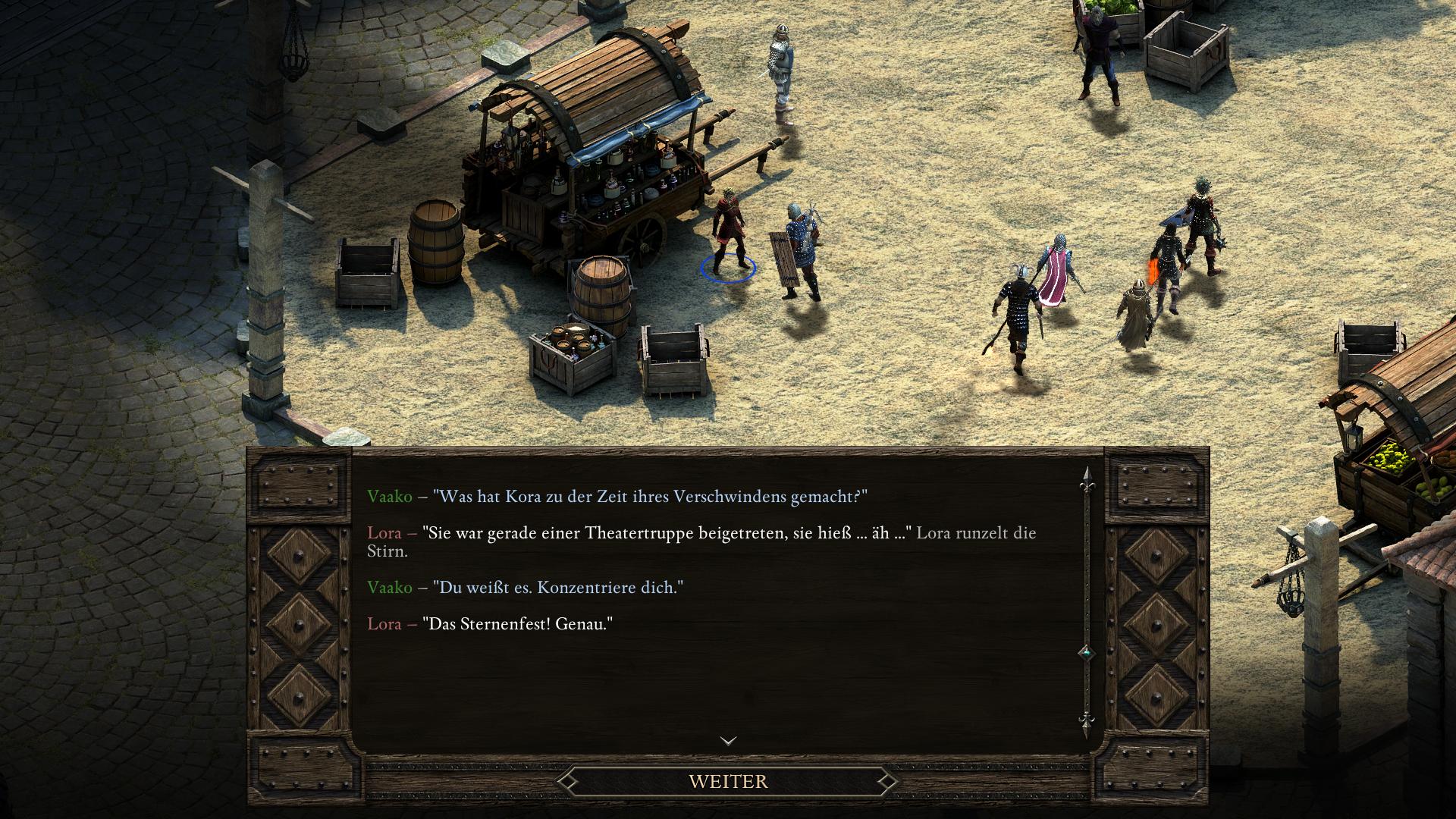Click the down chevron below dialogue text
Screen dimensions: 1456x819
[x=728, y=741]
